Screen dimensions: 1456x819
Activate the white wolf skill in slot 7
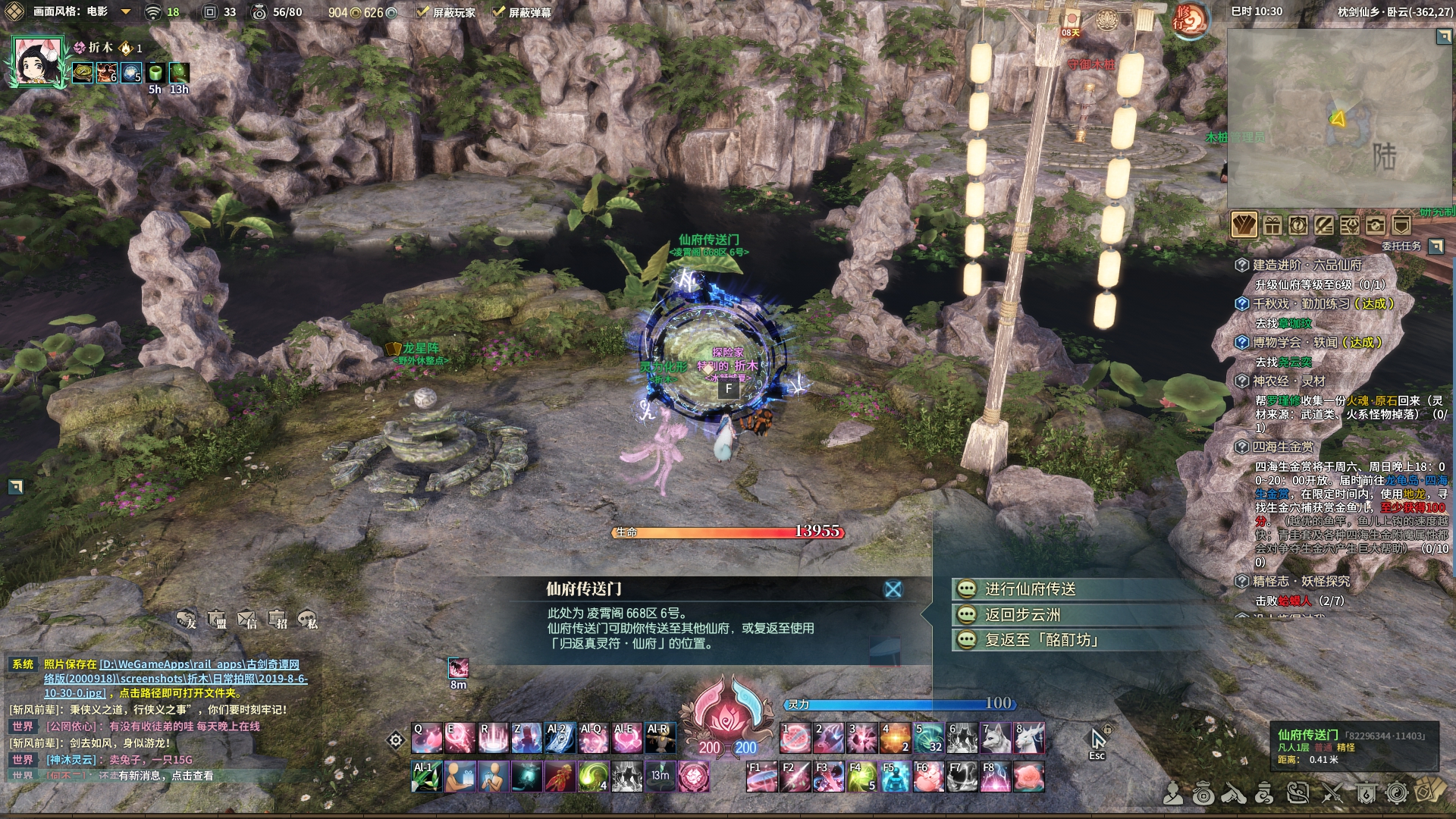coord(996,738)
